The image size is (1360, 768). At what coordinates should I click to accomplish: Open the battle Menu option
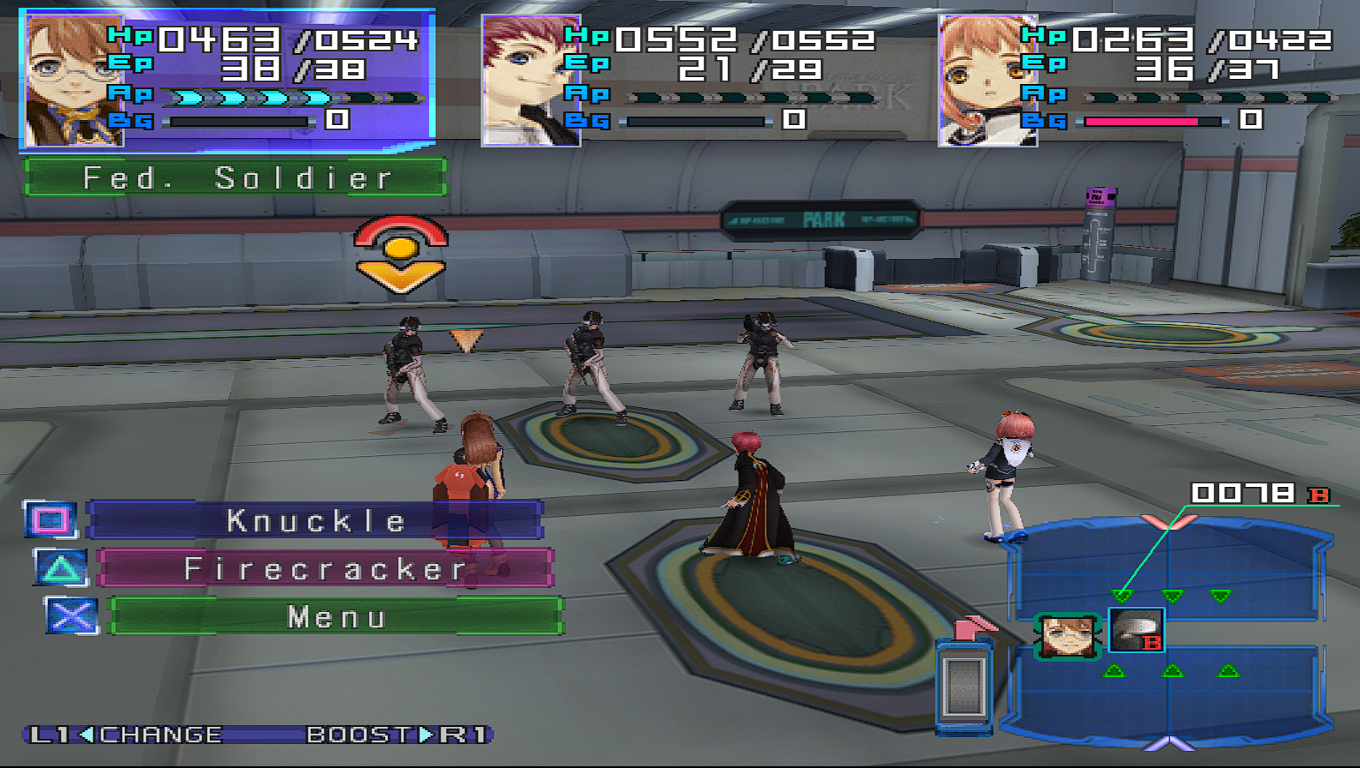tap(336, 616)
